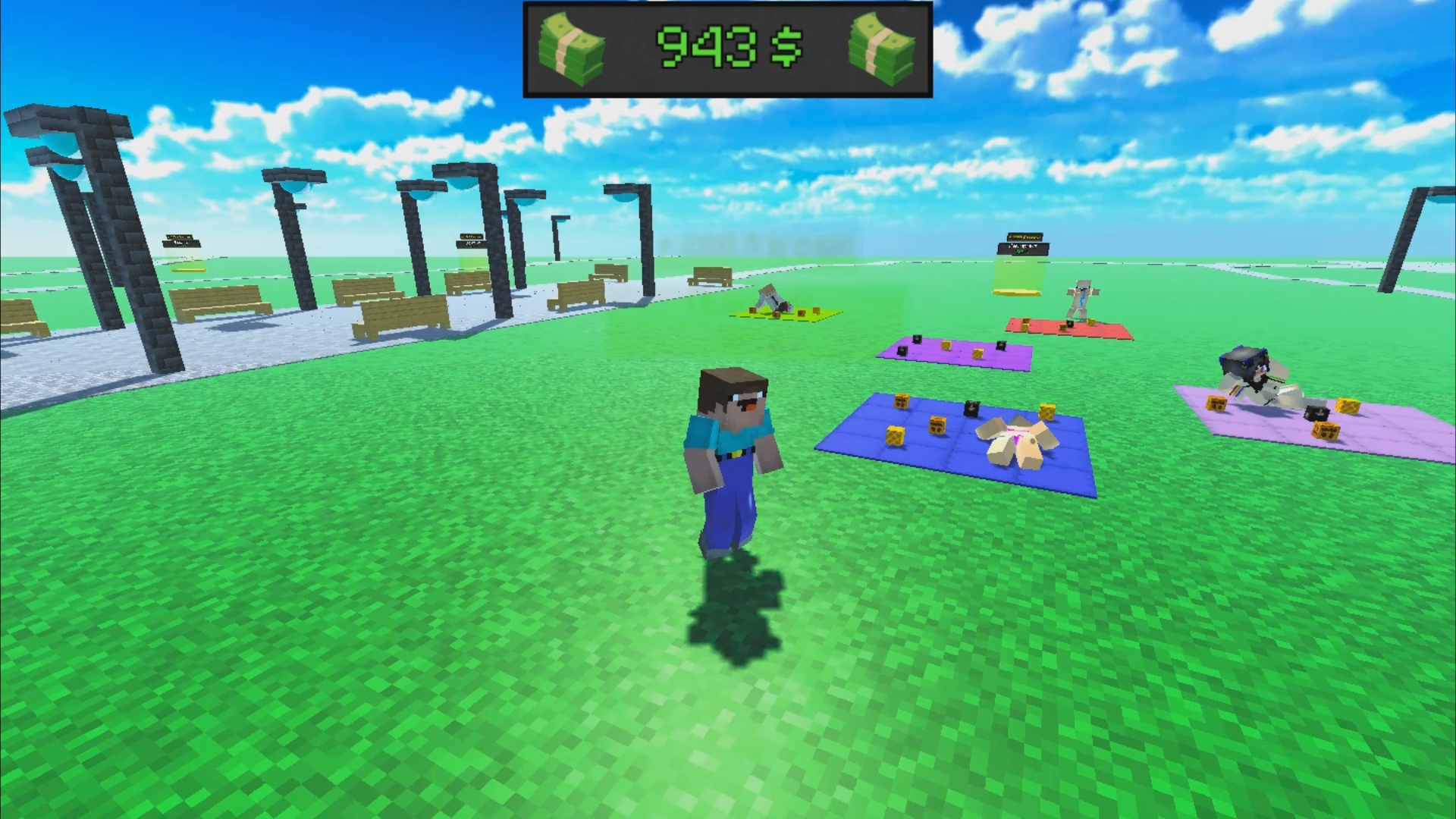The width and height of the screenshot is (1456, 819).
Task: Click the Steve player character in the center
Action: pyautogui.click(x=732, y=455)
